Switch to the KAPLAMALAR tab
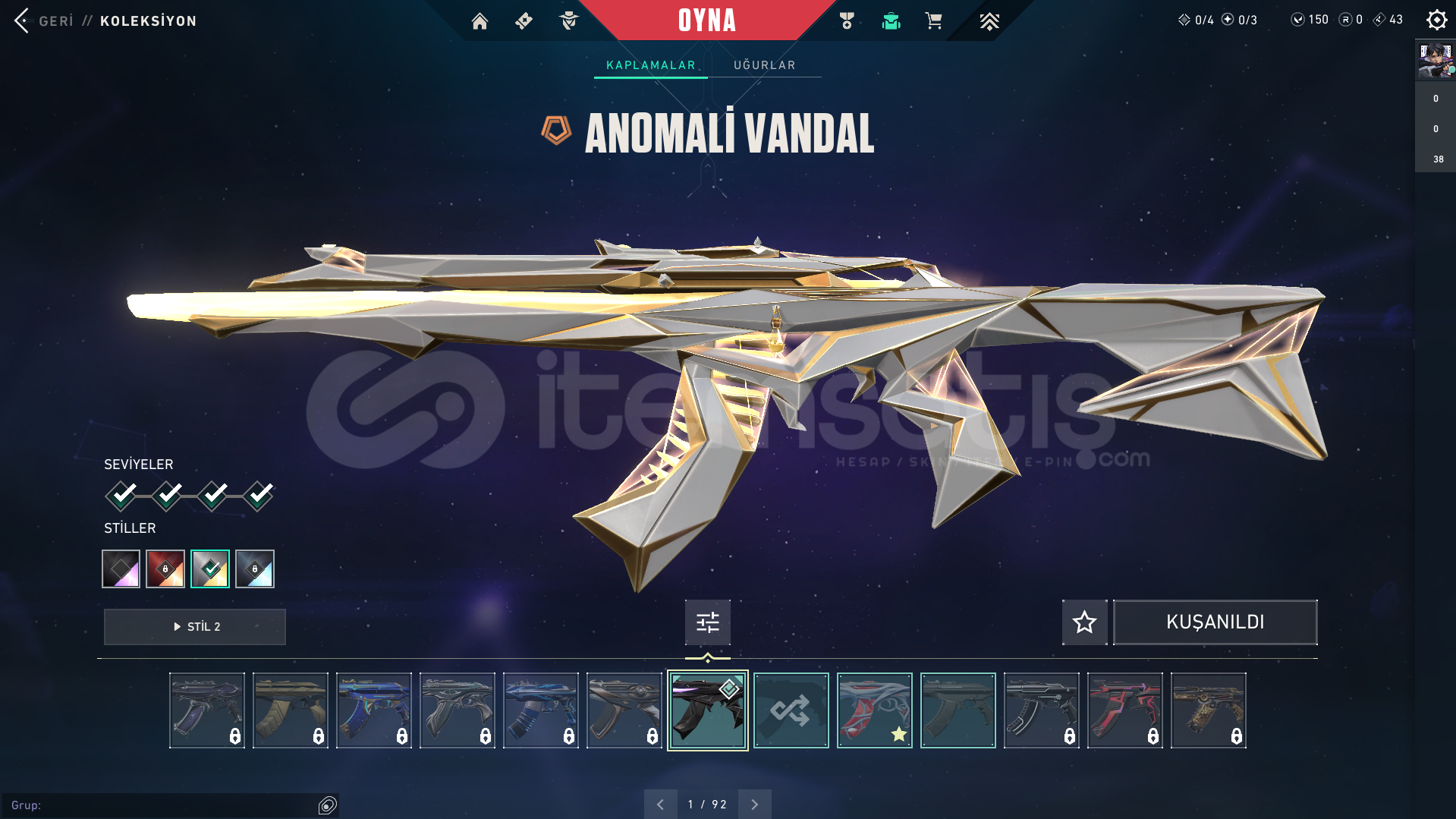 [649, 65]
